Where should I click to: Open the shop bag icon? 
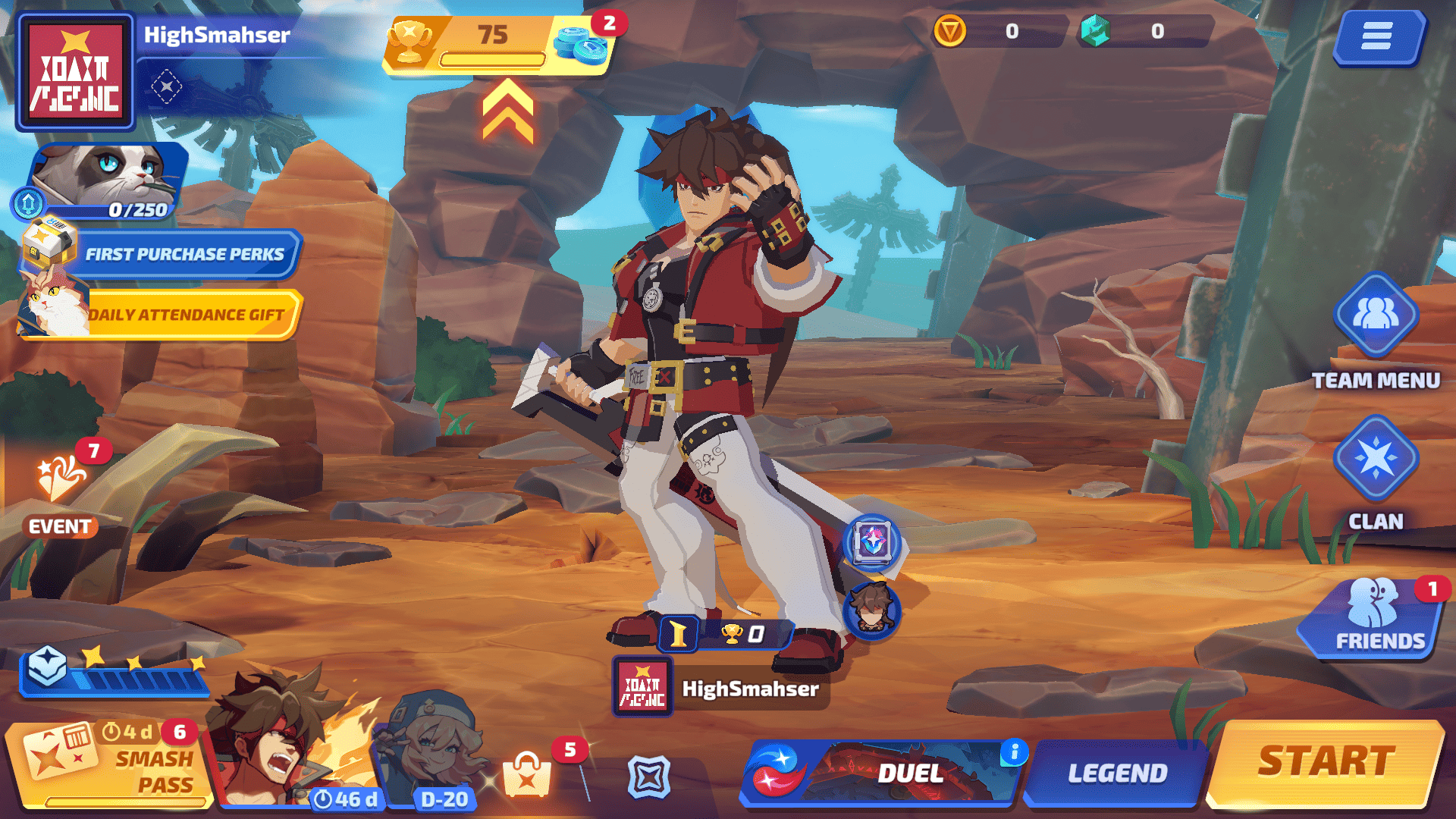(527, 775)
